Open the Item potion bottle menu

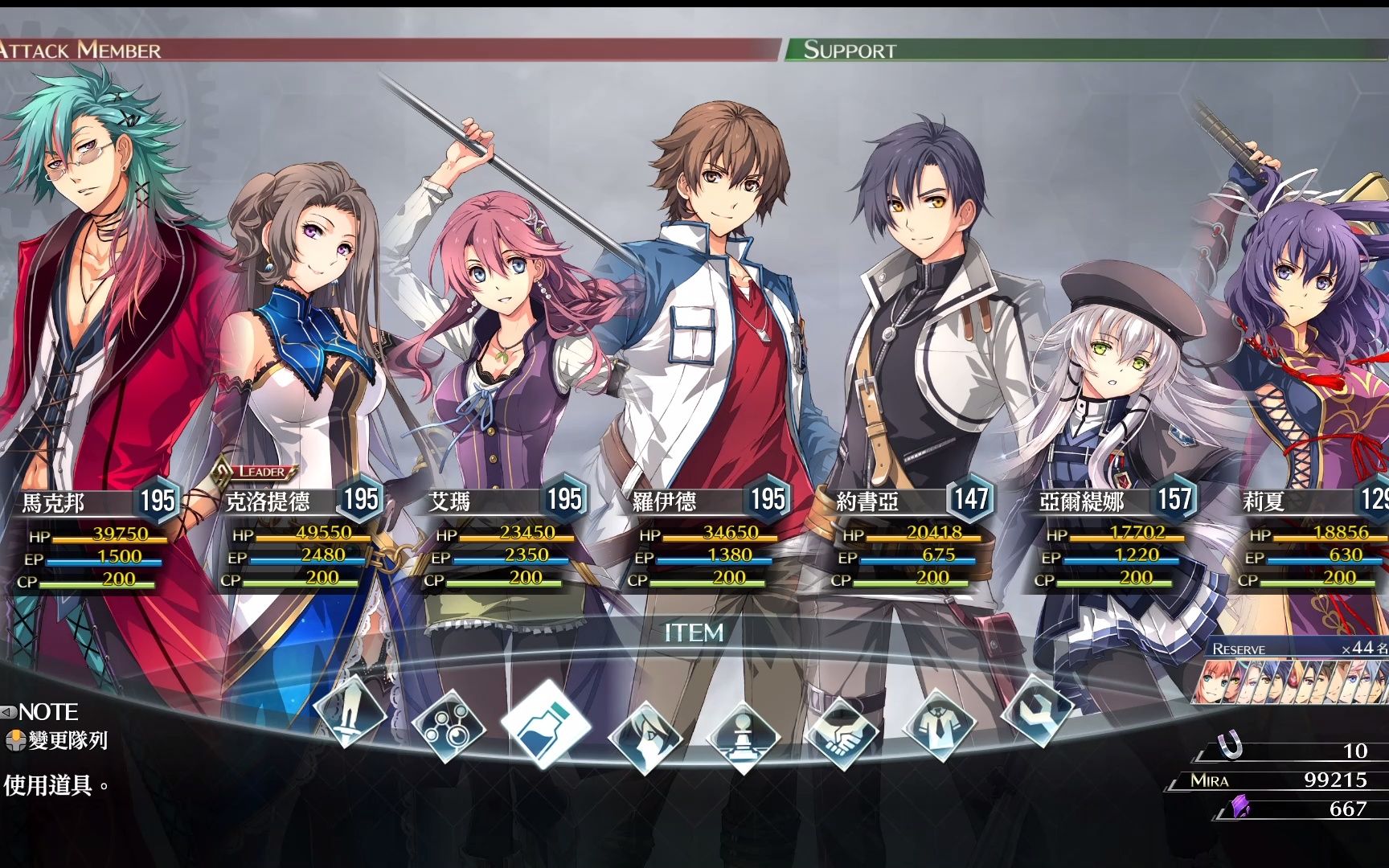point(546,721)
